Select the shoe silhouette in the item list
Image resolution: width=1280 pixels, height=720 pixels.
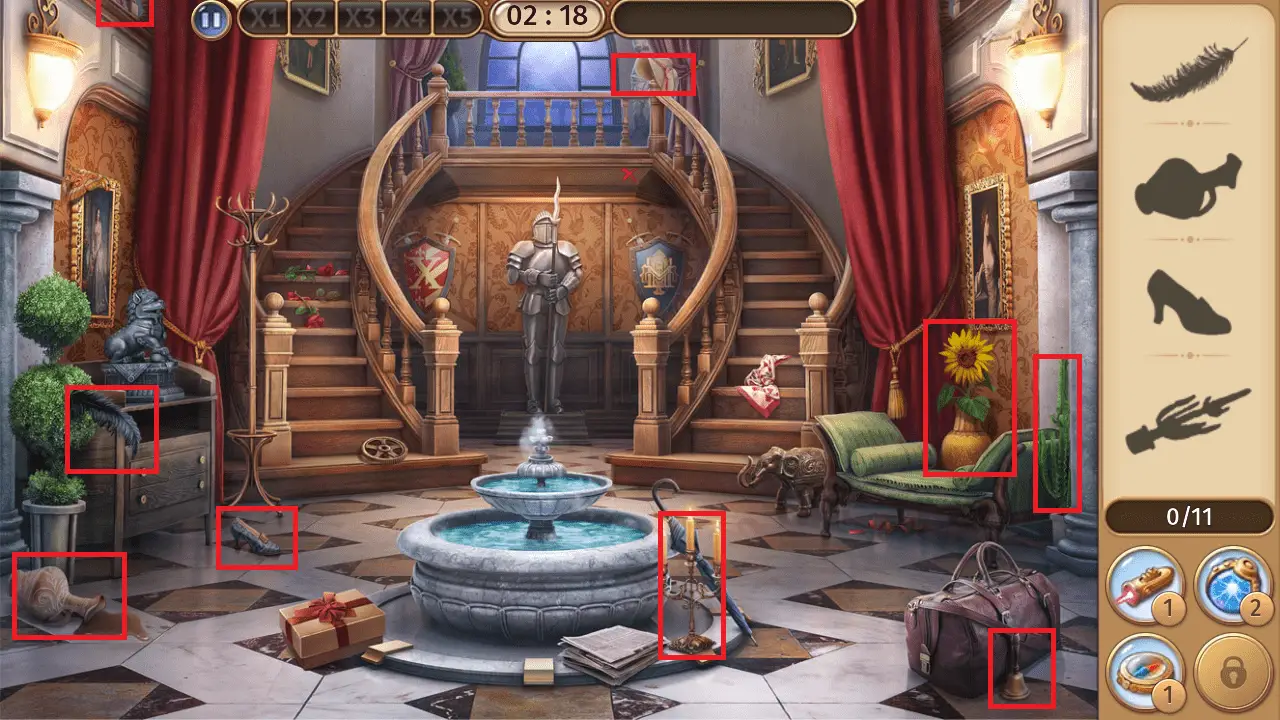tap(1189, 300)
